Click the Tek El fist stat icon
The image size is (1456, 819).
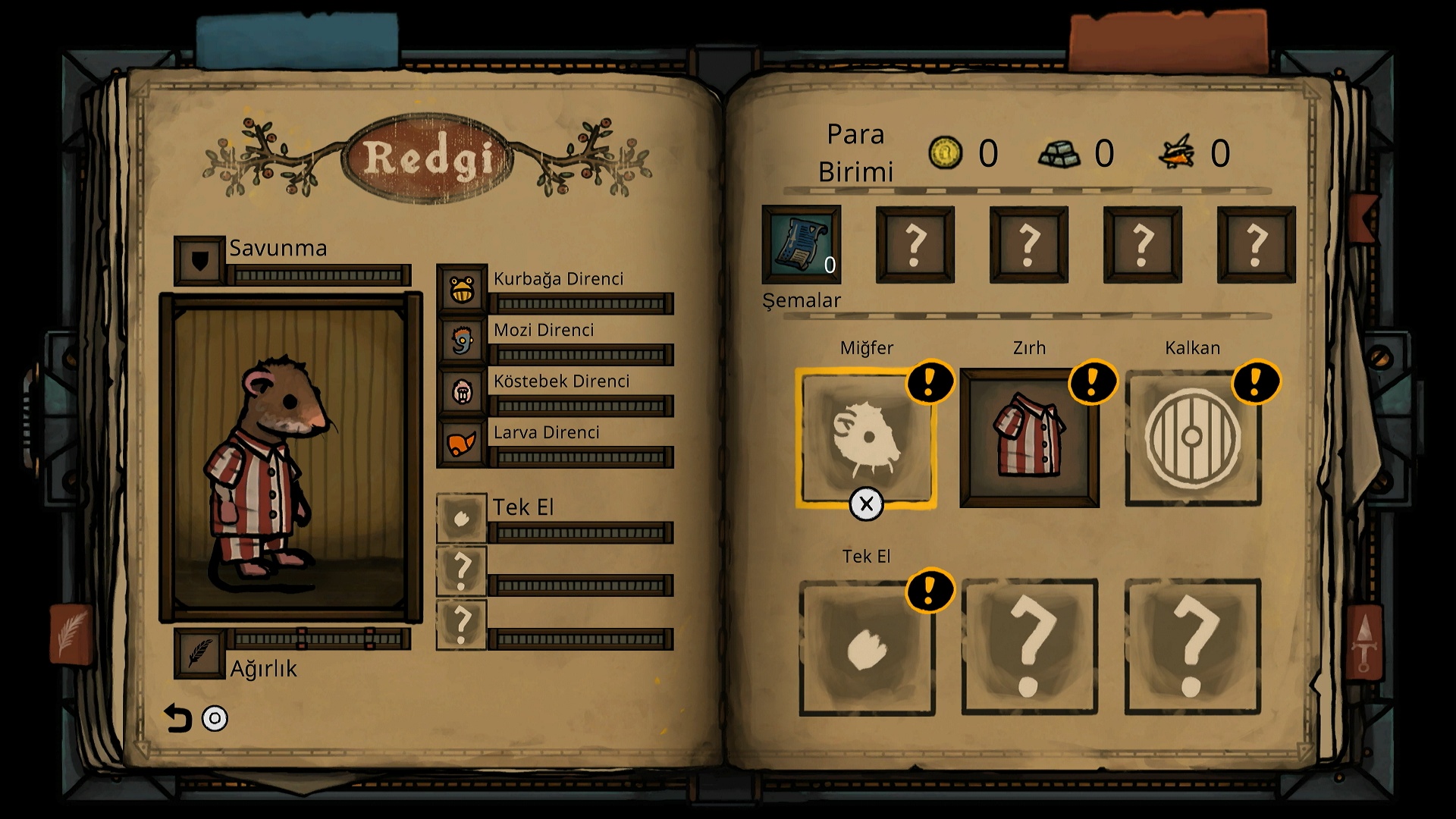(461, 519)
